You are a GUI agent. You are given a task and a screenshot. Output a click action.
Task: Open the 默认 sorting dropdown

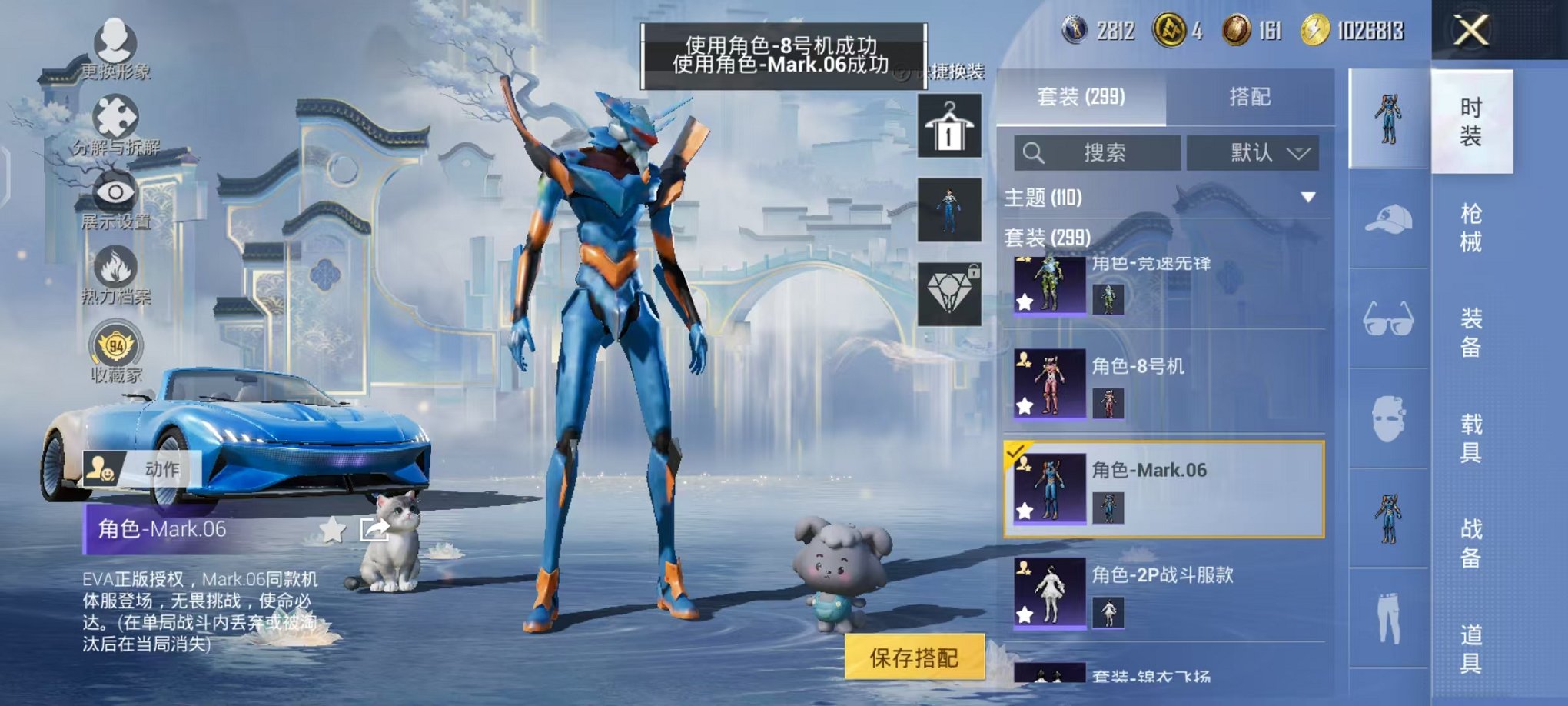coord(1253,153)
